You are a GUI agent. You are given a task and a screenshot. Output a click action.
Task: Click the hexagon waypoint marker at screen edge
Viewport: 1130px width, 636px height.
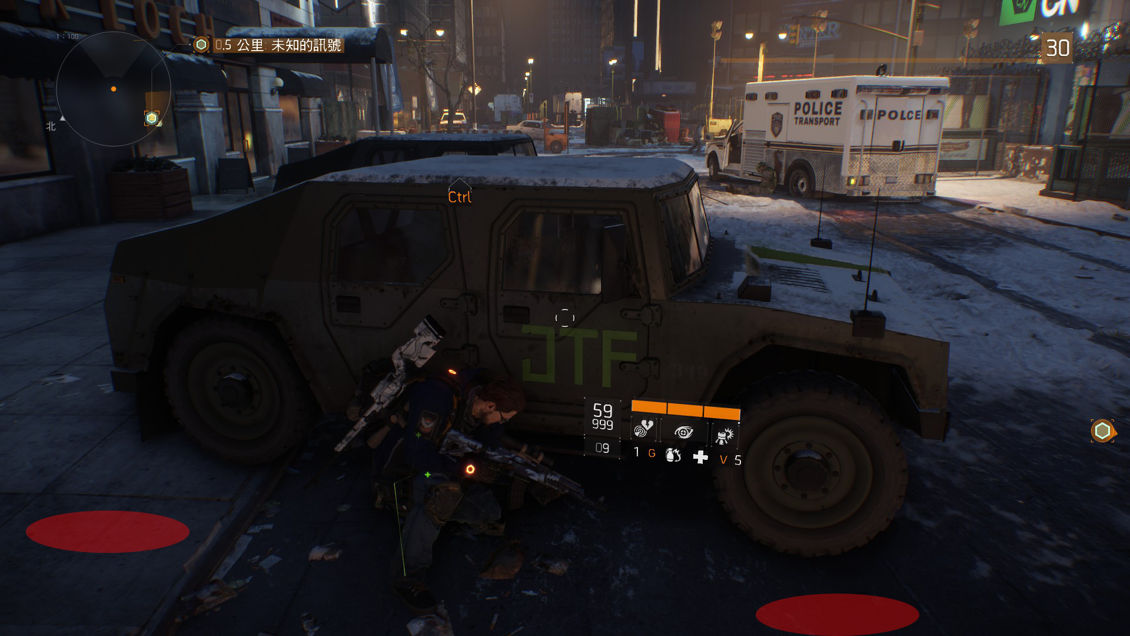pos(1102,431)
